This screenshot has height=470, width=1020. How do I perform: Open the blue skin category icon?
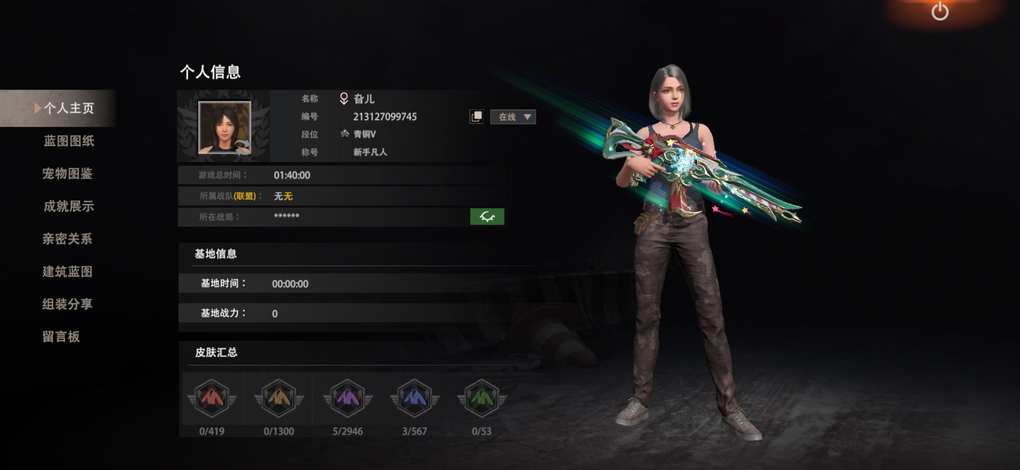coord(413,398)
